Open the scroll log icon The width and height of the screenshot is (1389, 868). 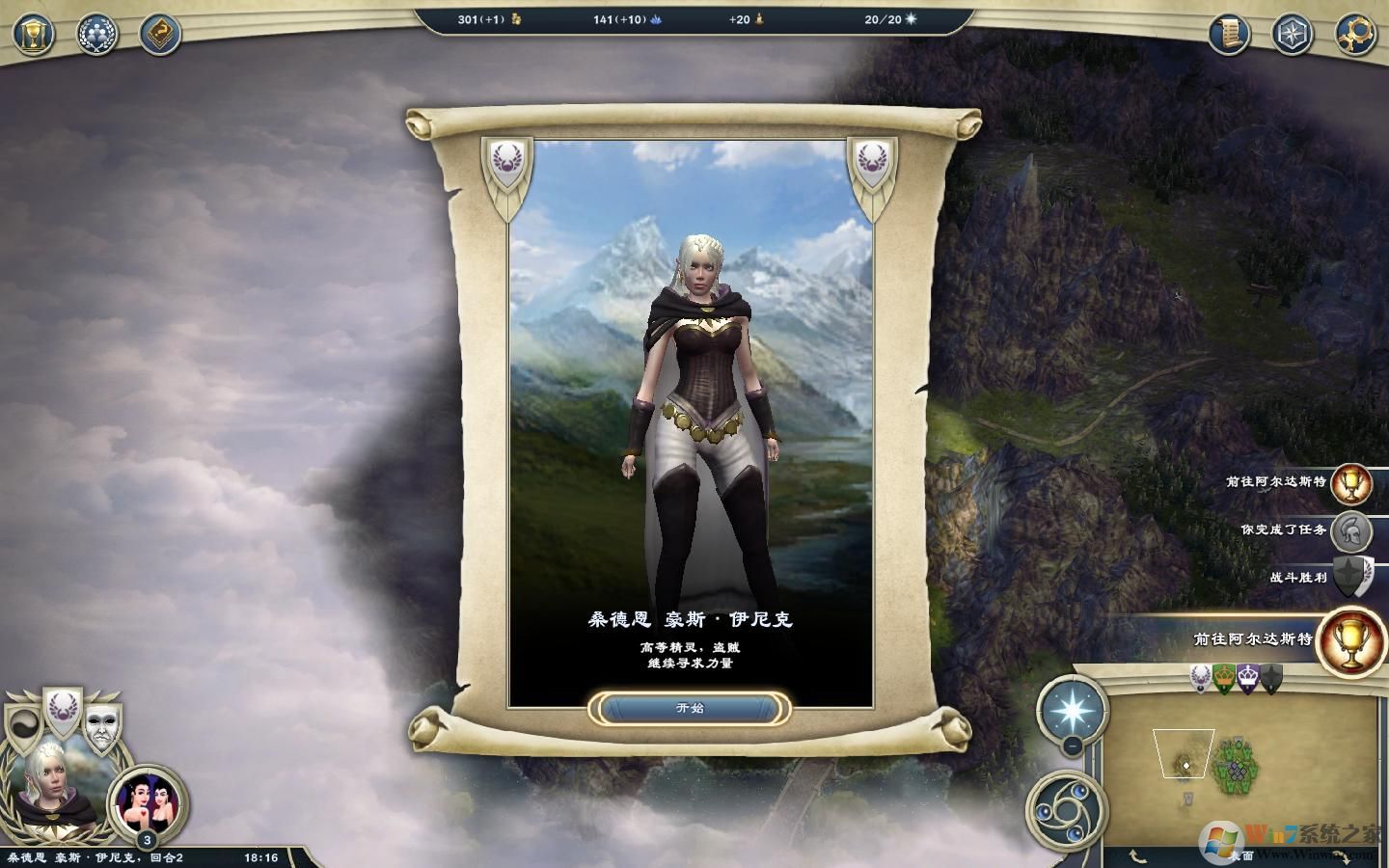(x=1230, y=36)
